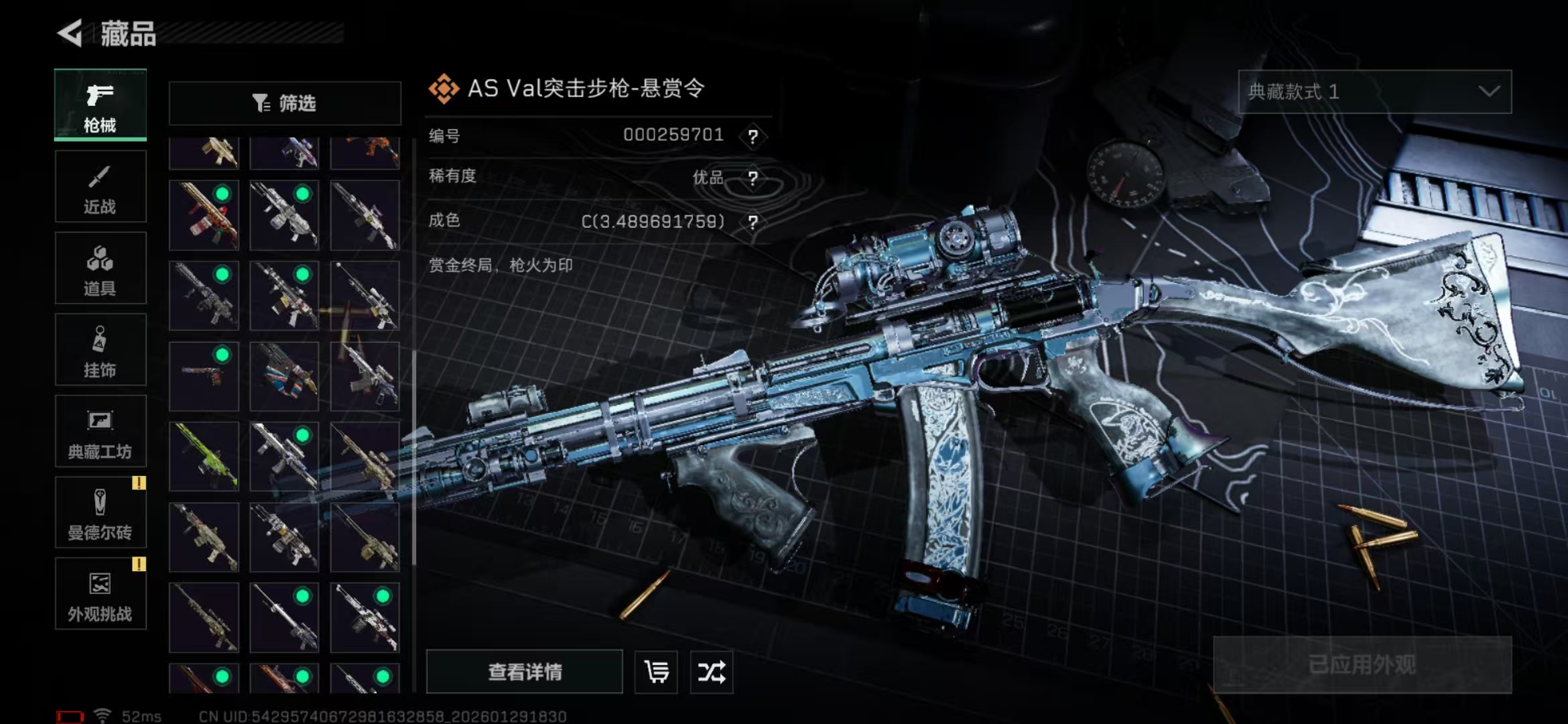Select the 挂饰 charms category

(100, 349)
